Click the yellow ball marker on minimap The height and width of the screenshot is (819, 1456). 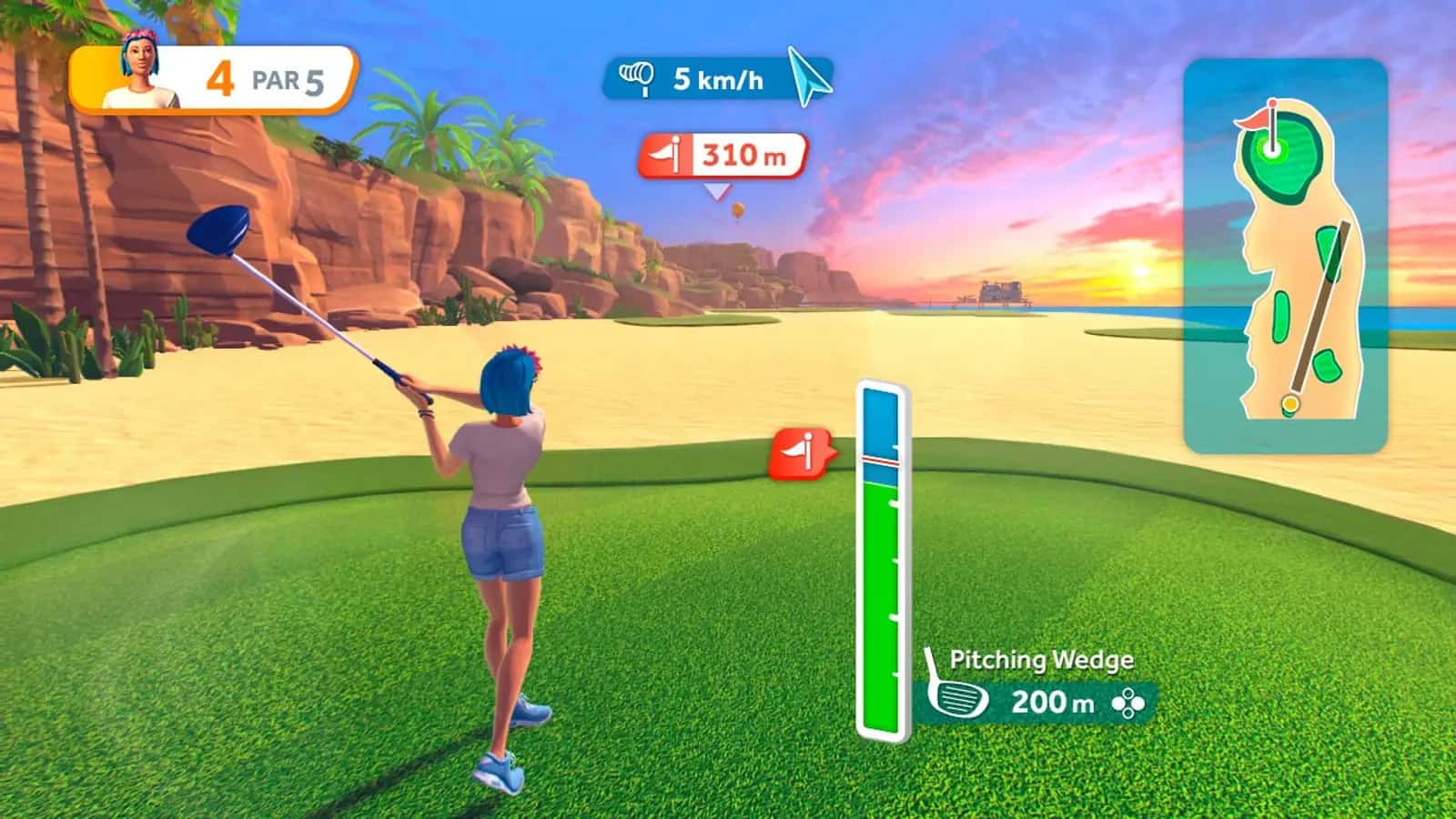click(x=1289, y=403)
